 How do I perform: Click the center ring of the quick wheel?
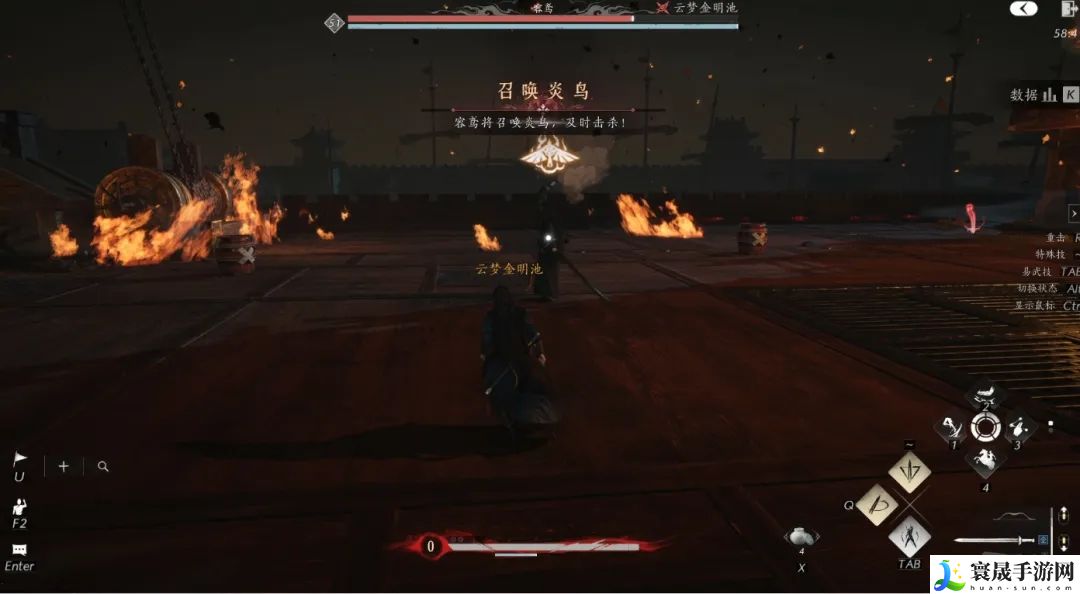pos(985,428)
